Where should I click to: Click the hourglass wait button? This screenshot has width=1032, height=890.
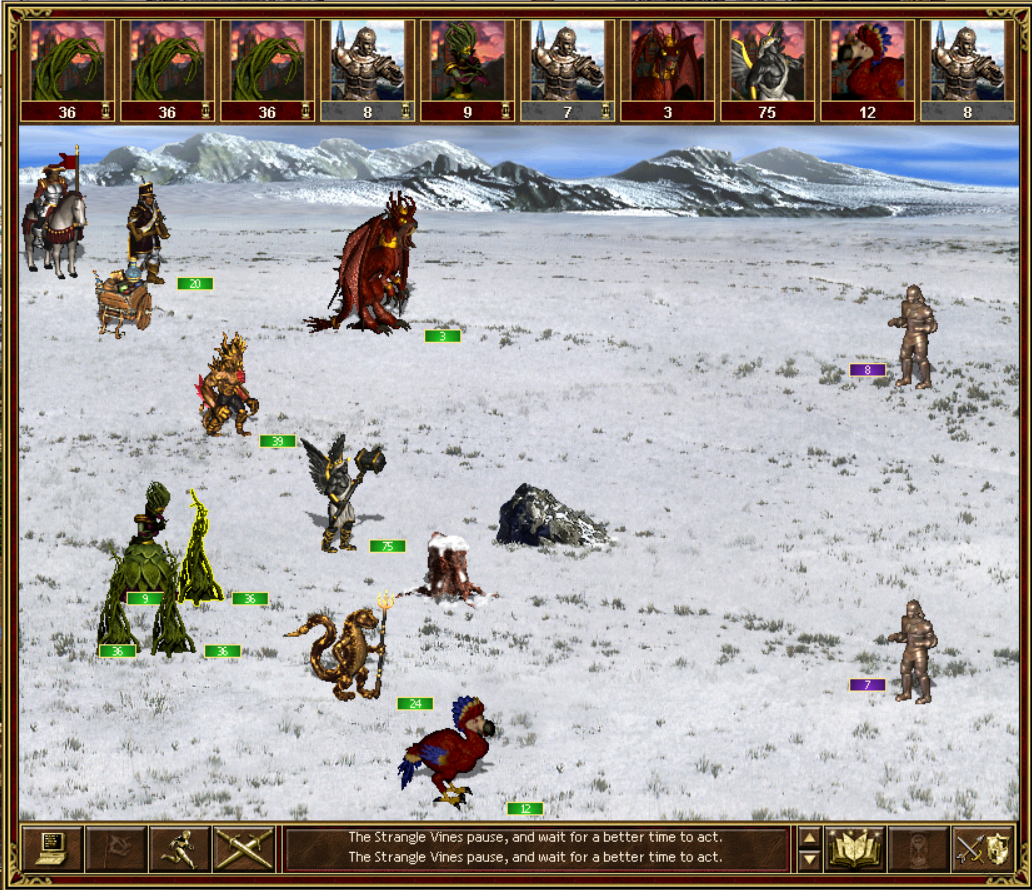click(x=918, y=849)
